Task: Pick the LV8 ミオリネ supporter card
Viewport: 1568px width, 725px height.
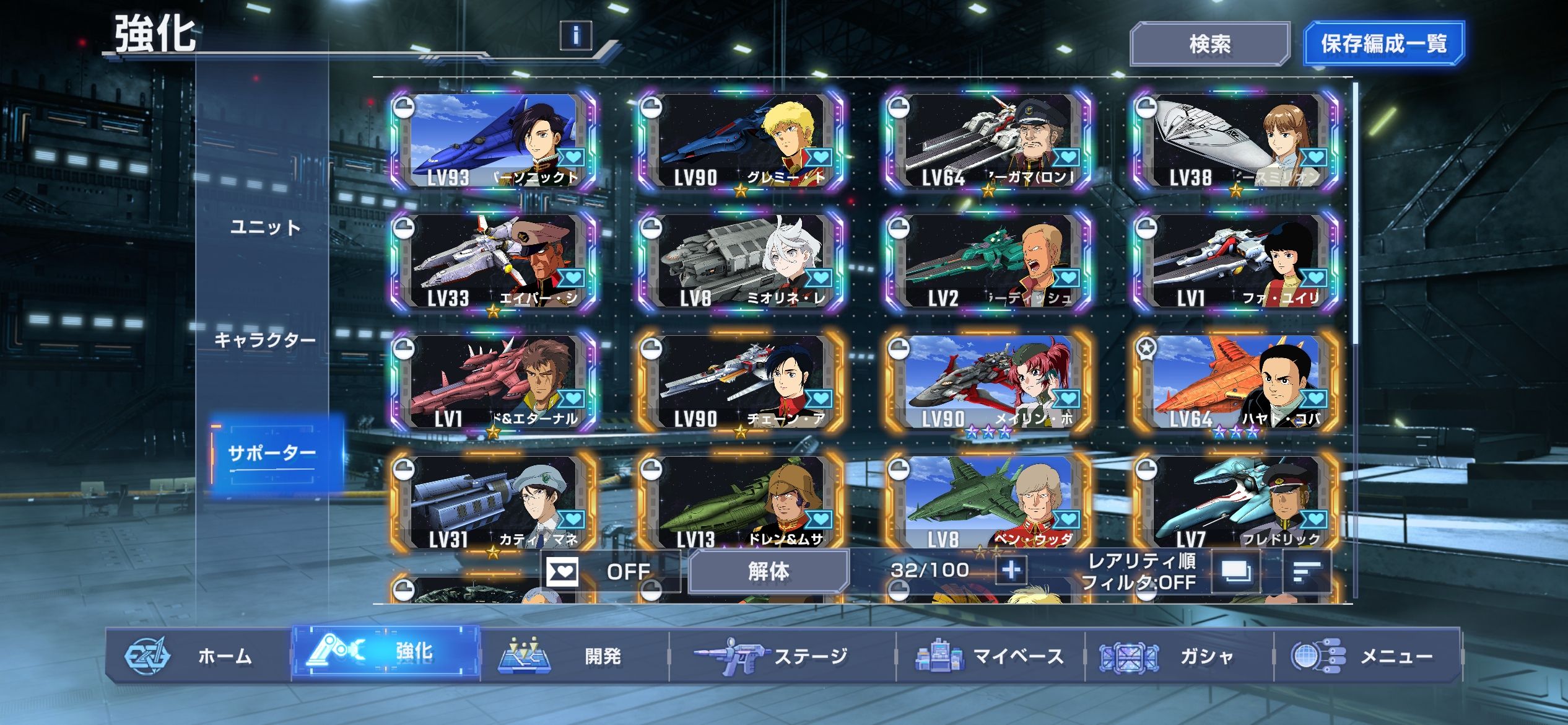Action: pyautogui.click(x=741, y=261)
